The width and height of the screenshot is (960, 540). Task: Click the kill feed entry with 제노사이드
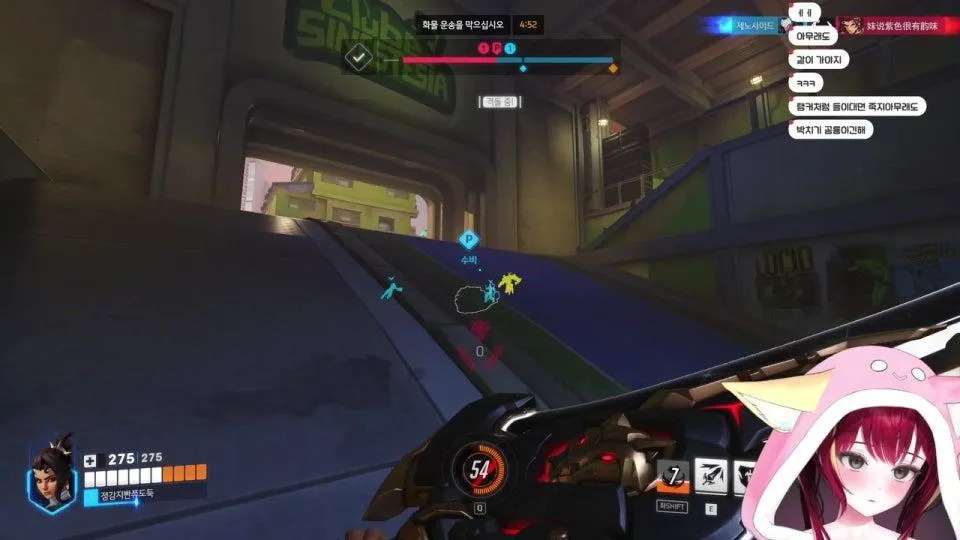pos(750,25)
